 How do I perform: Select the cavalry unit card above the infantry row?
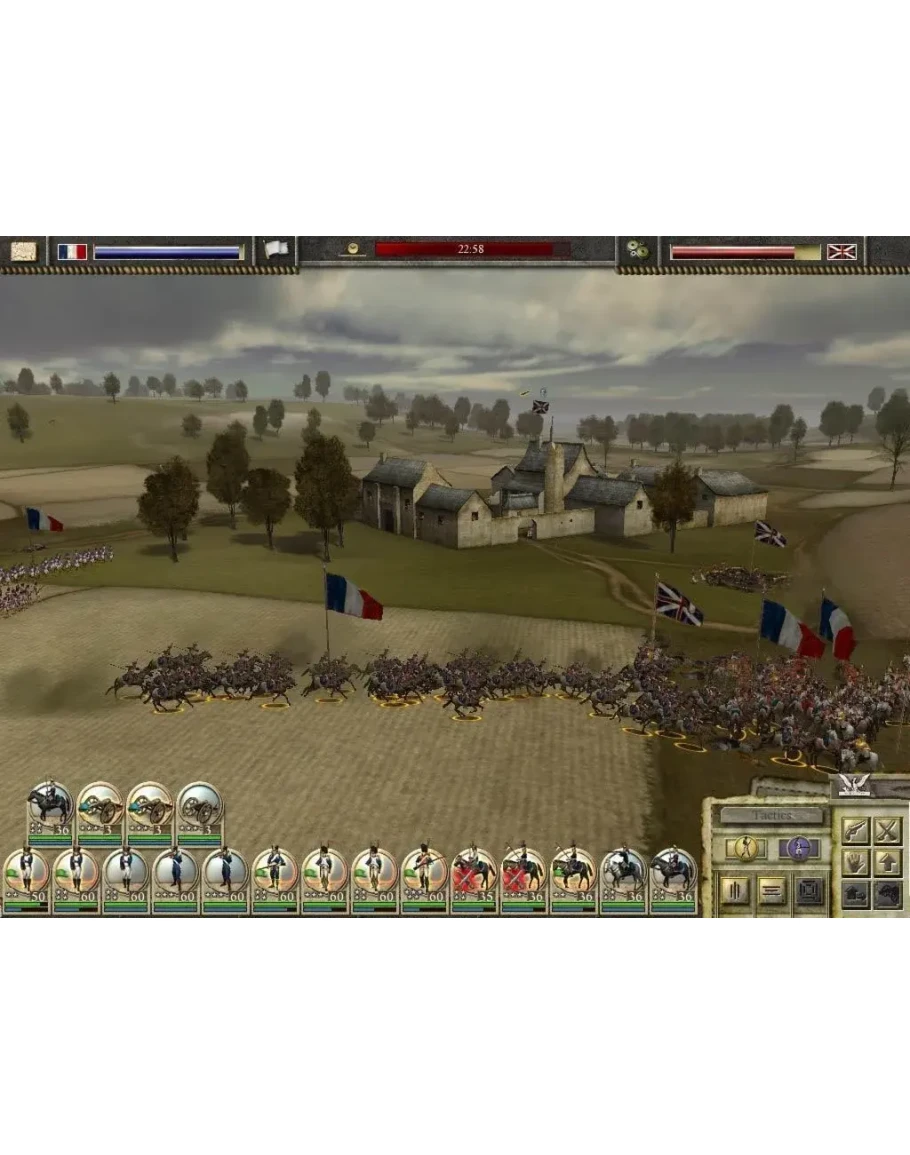point(50,808)
